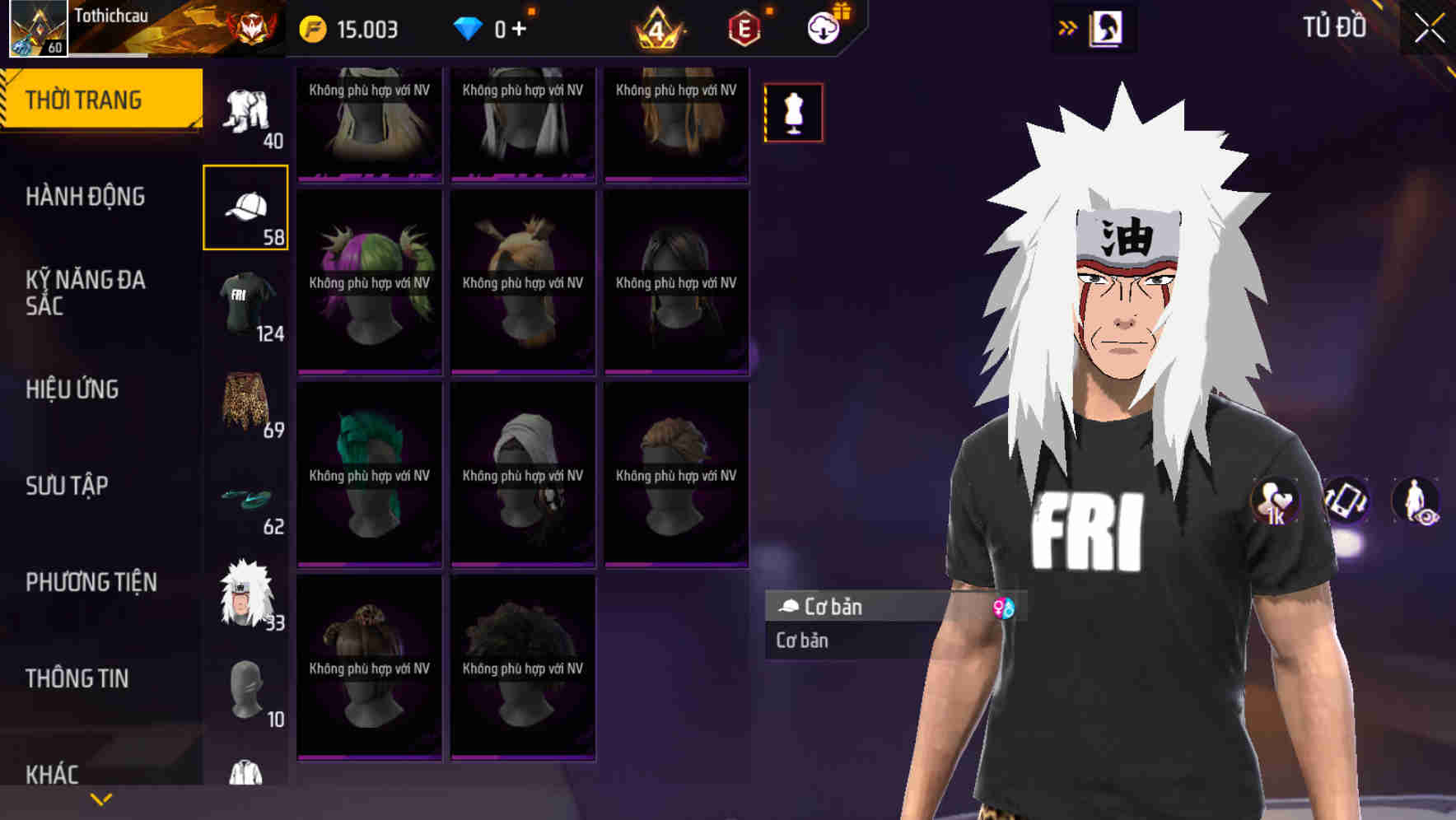
Task: Open the gift cloud download menu
Action: coord(824,26)
